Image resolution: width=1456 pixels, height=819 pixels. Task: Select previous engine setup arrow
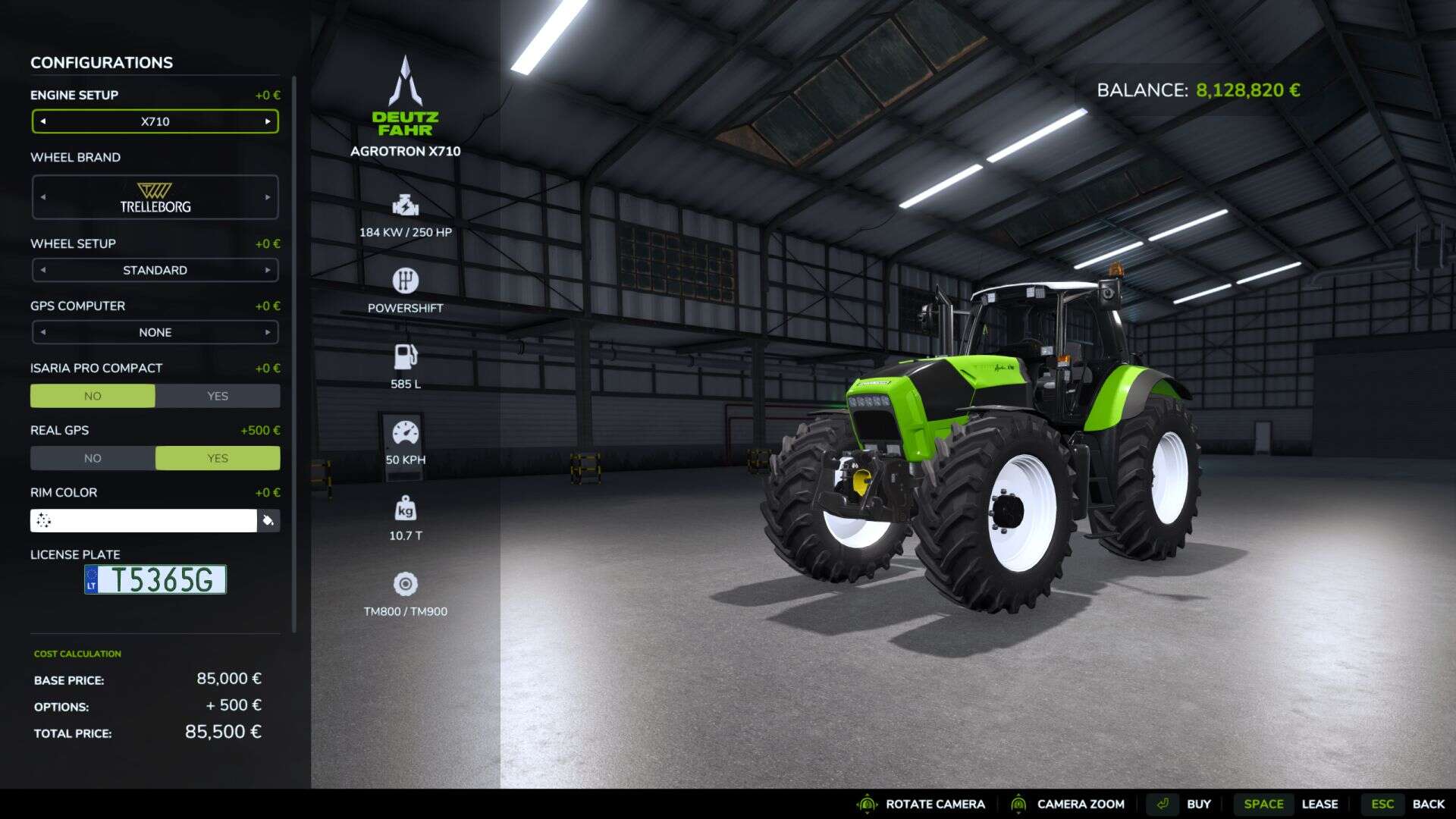[43, 121]
